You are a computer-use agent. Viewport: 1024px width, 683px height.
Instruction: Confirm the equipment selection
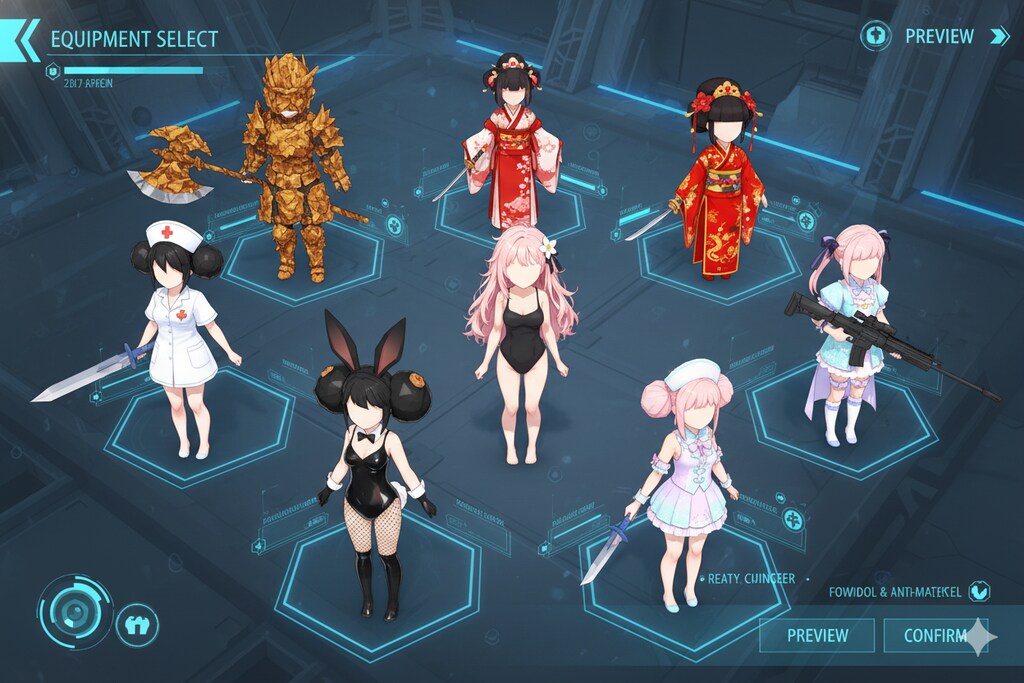coord(934,635)
